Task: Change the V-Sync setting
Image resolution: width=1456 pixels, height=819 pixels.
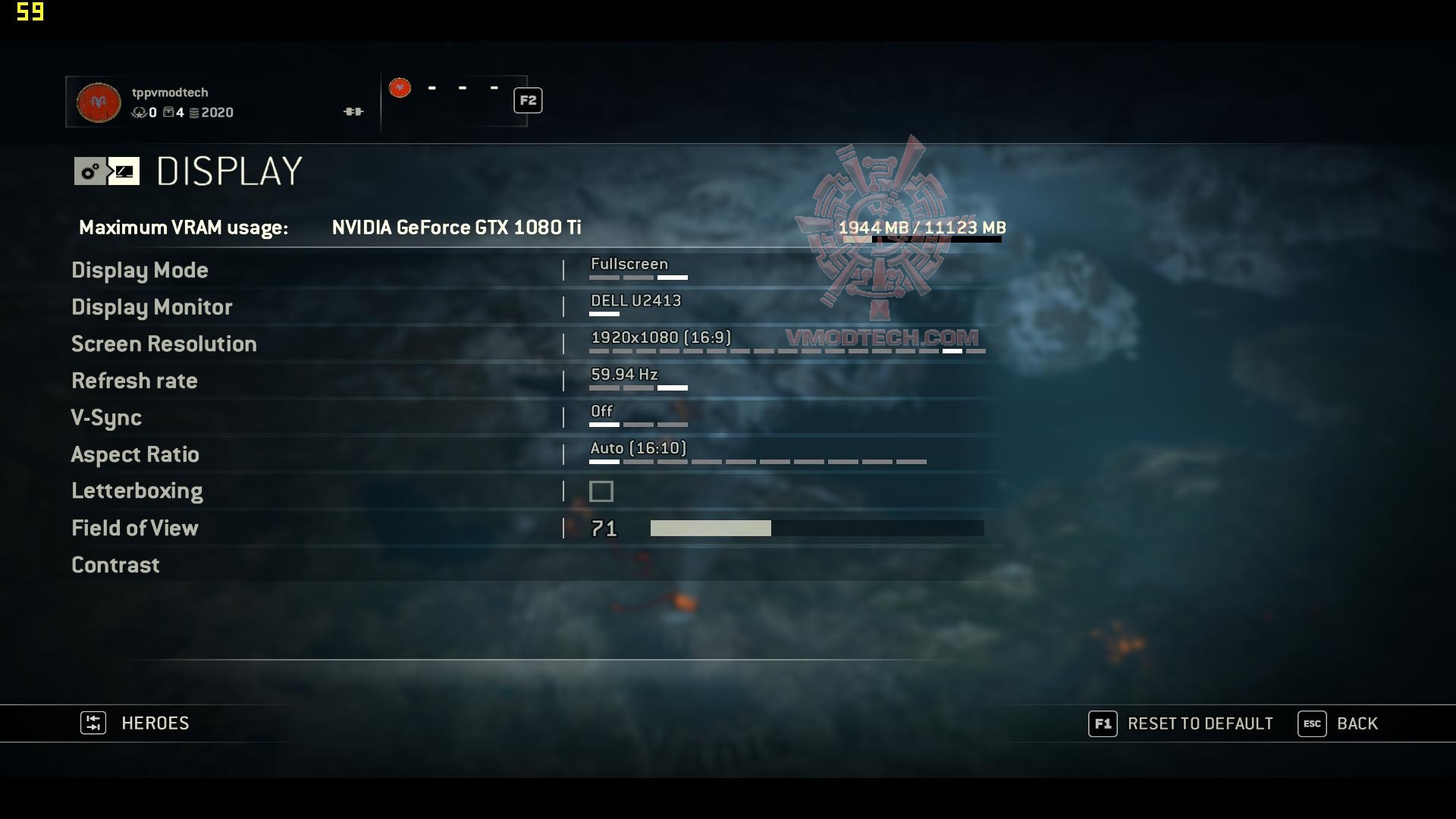Action: [x=106, y=418]
